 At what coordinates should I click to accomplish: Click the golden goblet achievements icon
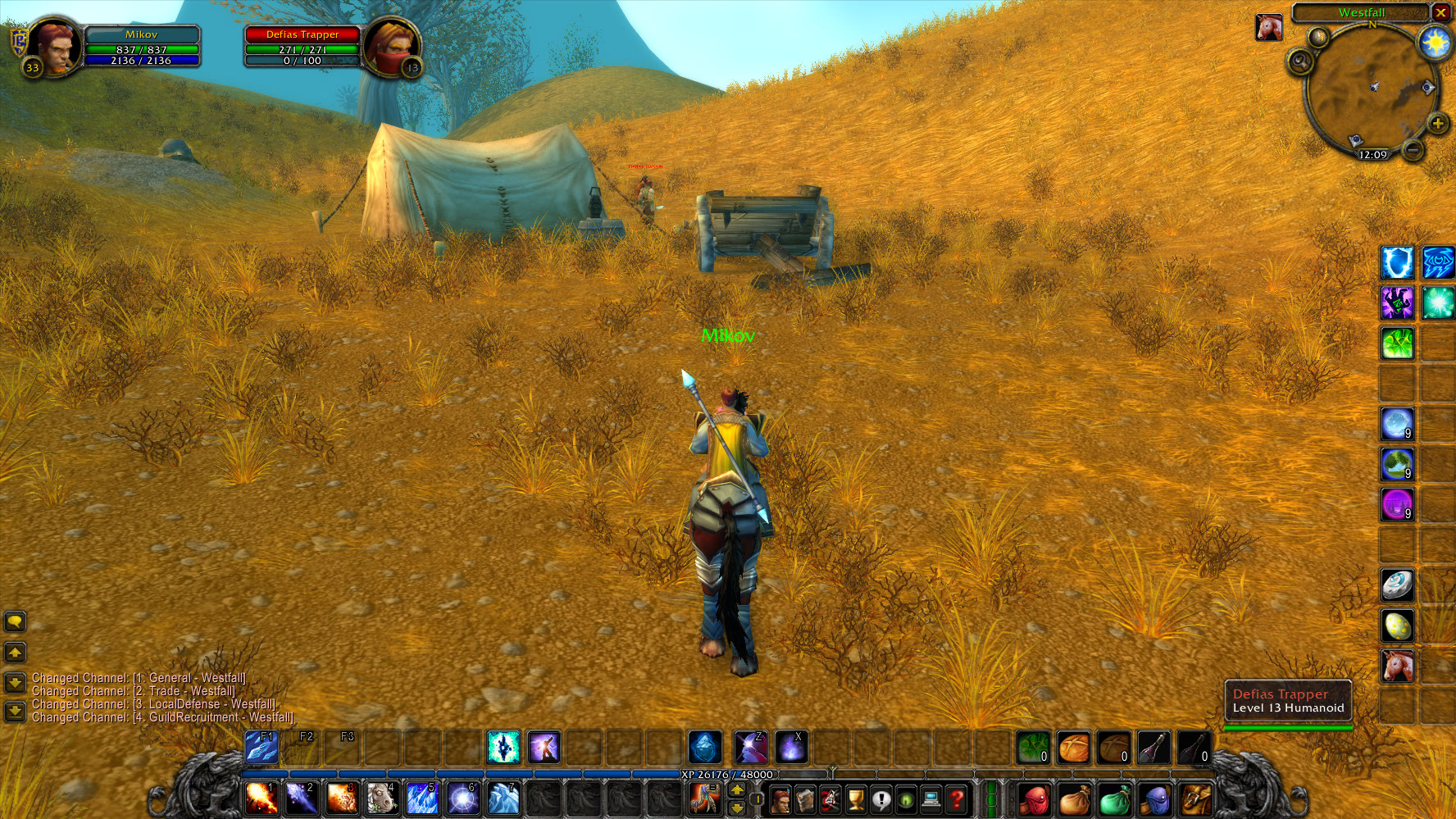[854, 800]
